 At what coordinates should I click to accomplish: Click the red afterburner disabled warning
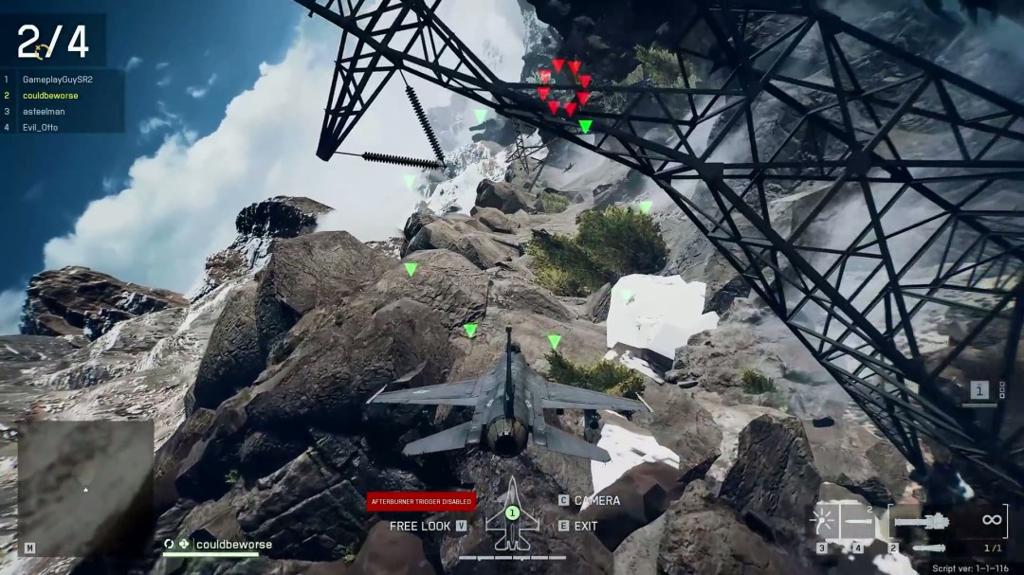[x=421, y=501]
